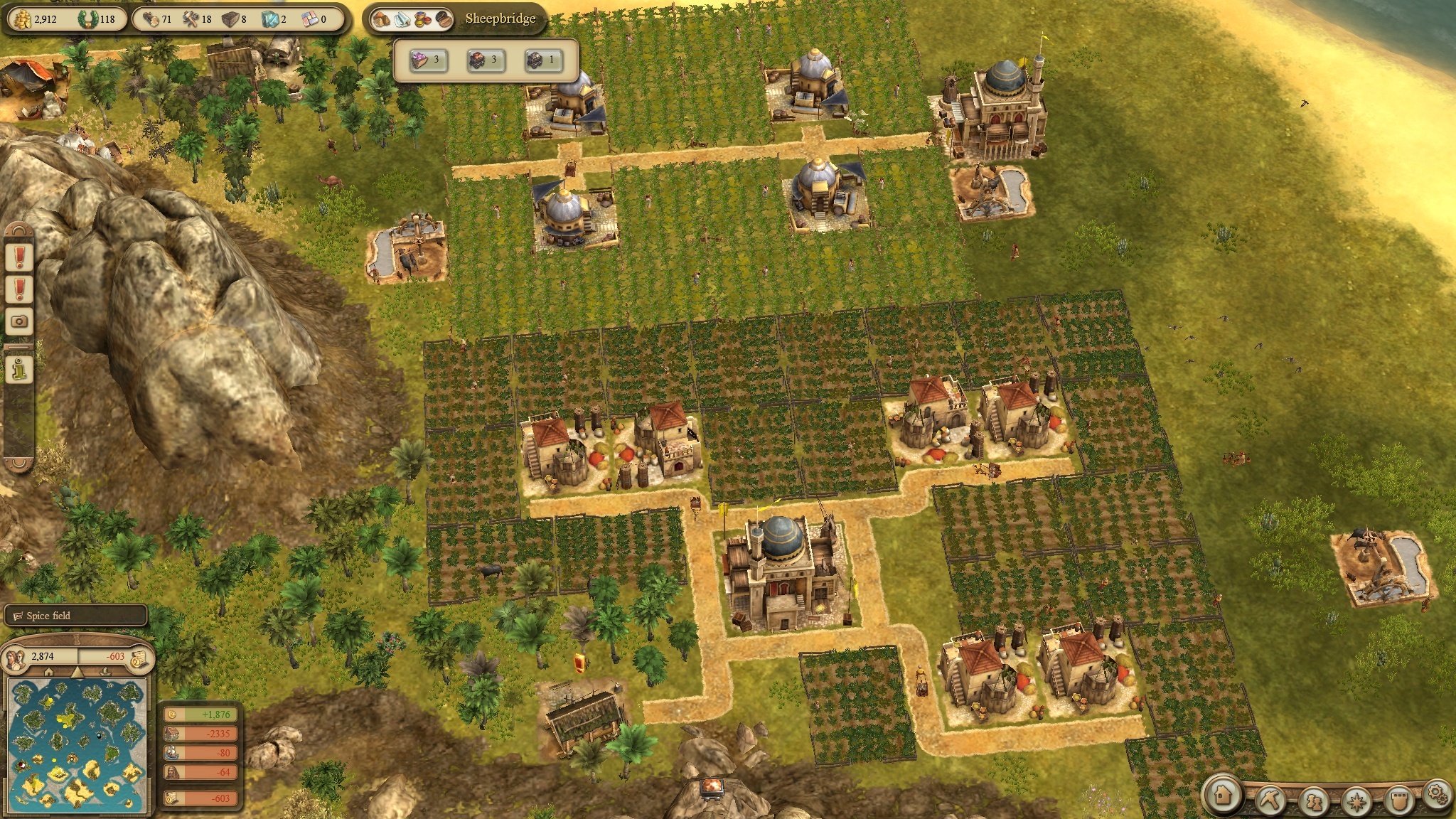Open game settings with the gears icon
This screenshot has height=819, width=1456.
point(1437,793)
